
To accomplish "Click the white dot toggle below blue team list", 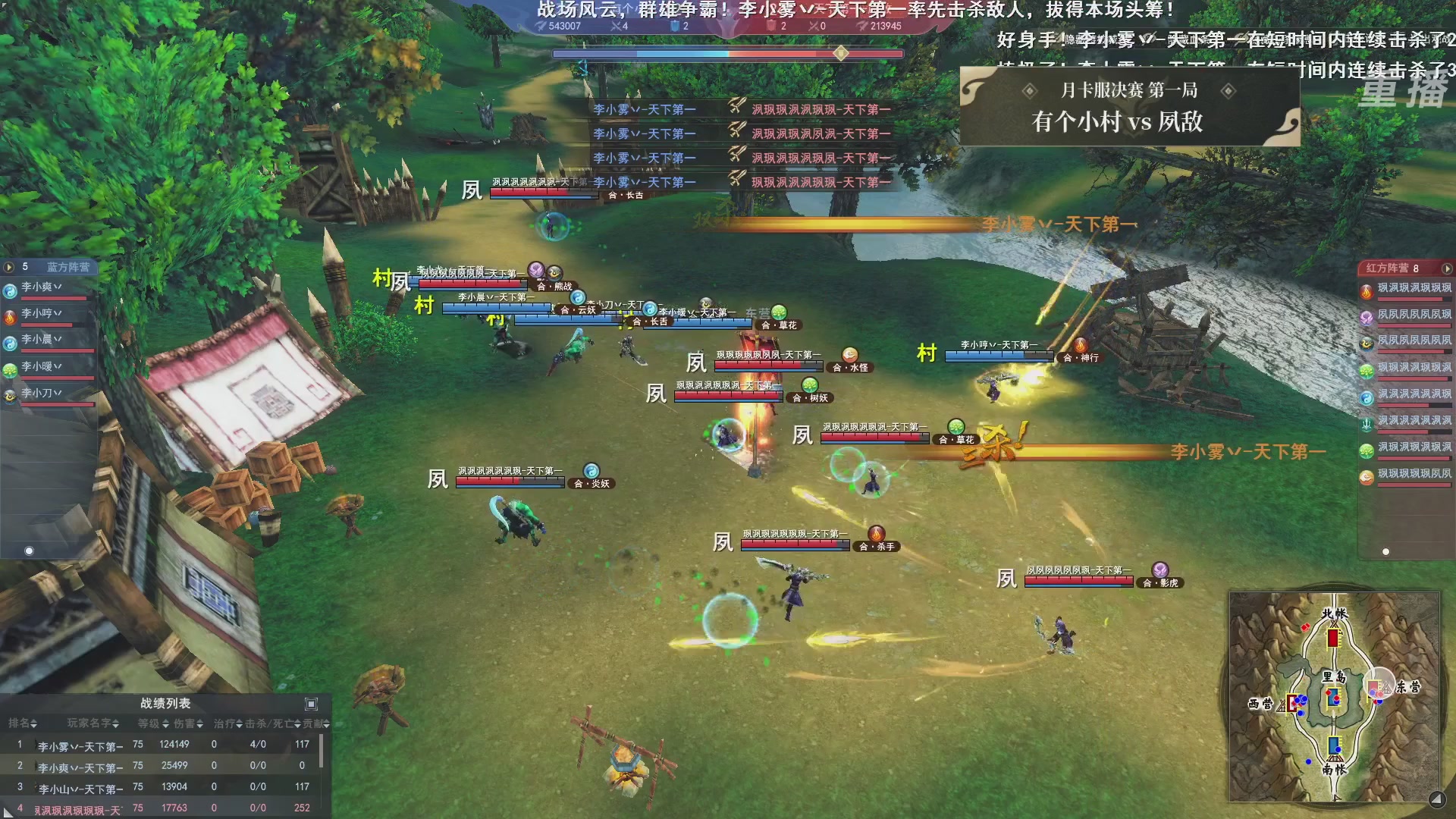I will [29, 551].
